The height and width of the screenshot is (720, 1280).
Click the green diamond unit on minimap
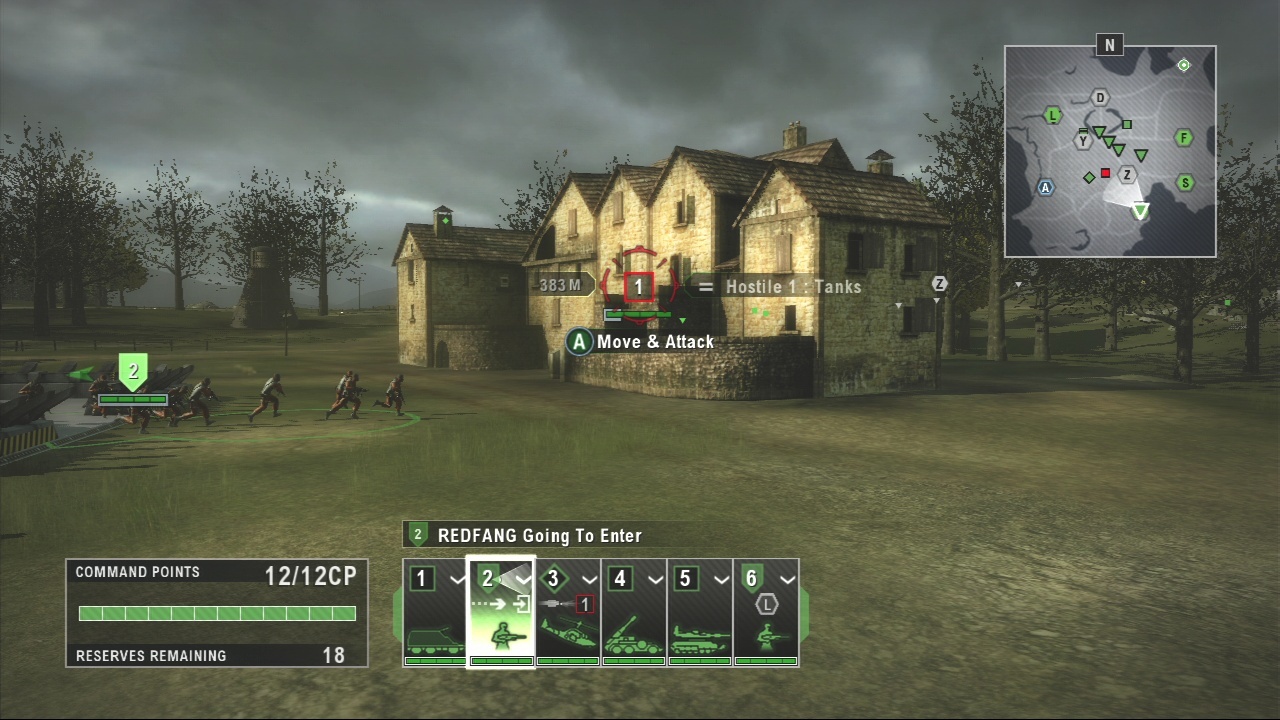coord(1089,177)
